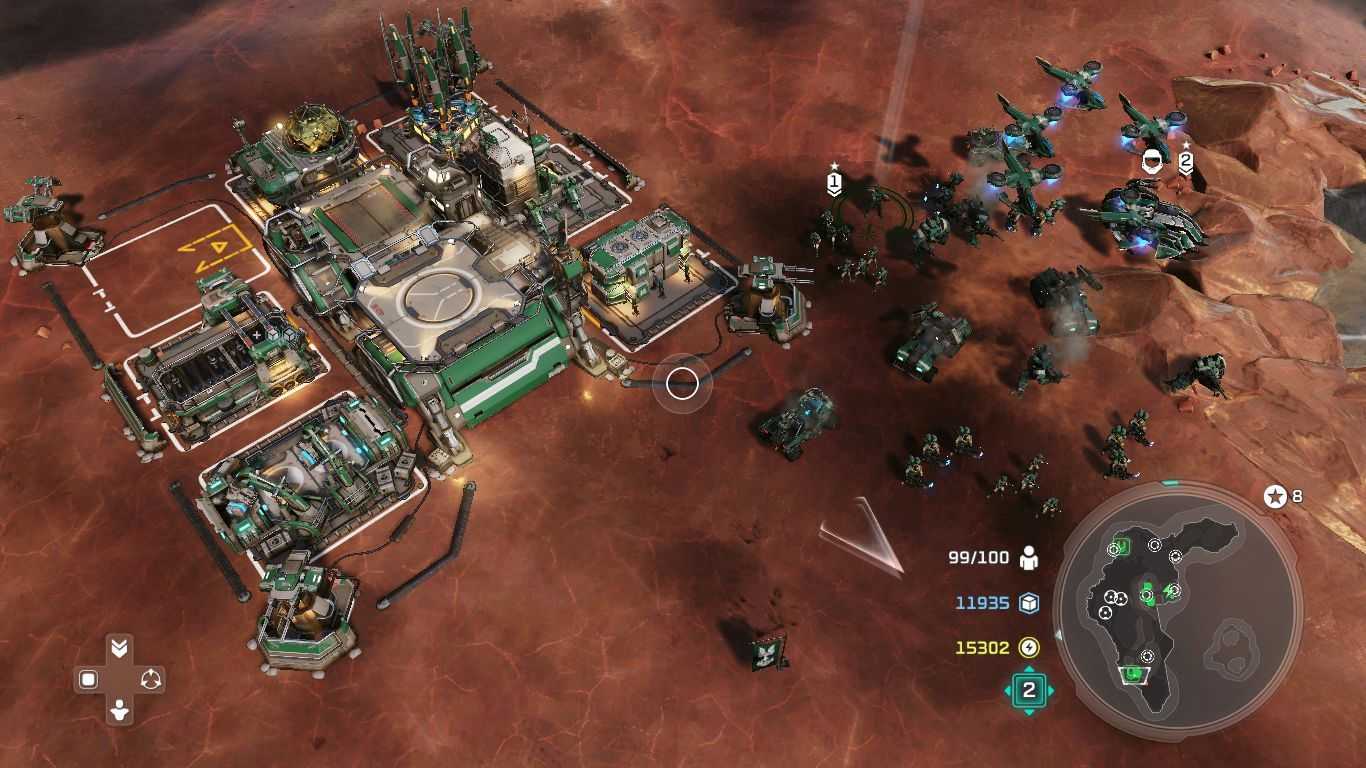
Task: Jump to the camera-framed base on minimap
Action: pyautogui.click(x=1132, y=675)
